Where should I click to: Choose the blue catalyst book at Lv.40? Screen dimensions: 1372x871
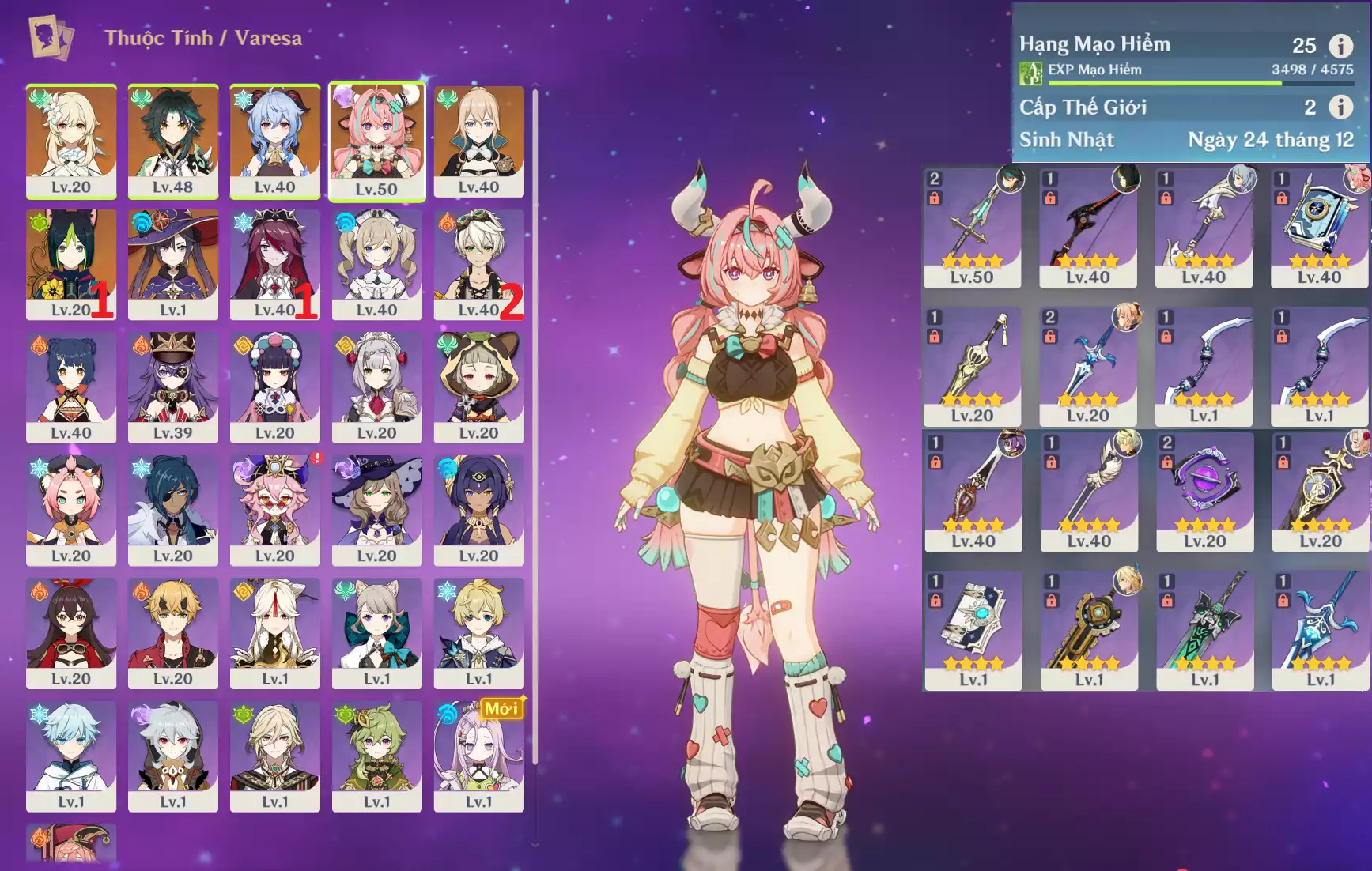[x=1319, y=227]
